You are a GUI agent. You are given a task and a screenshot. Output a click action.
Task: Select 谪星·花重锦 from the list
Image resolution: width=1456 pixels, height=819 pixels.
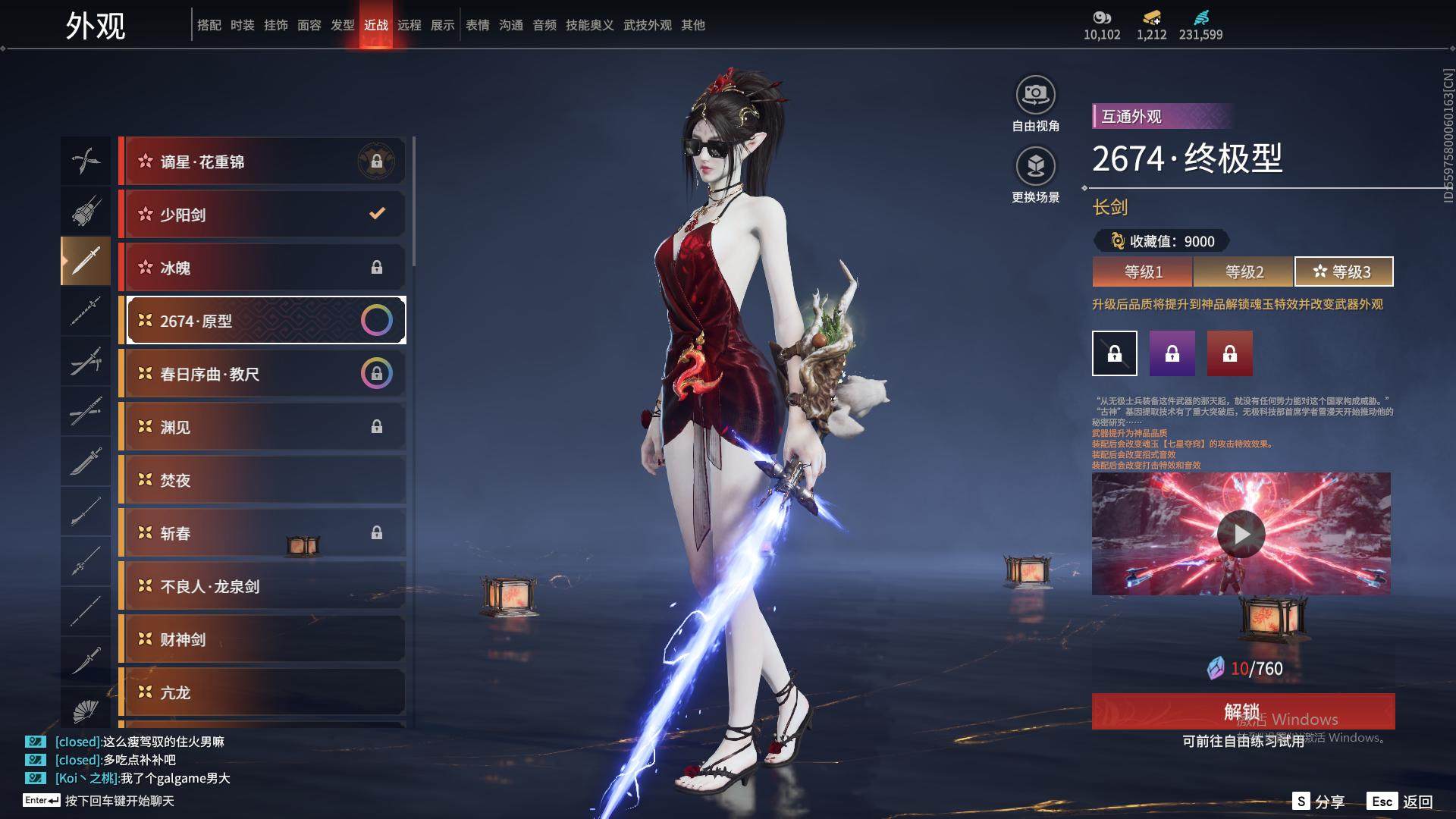[262, 162]
